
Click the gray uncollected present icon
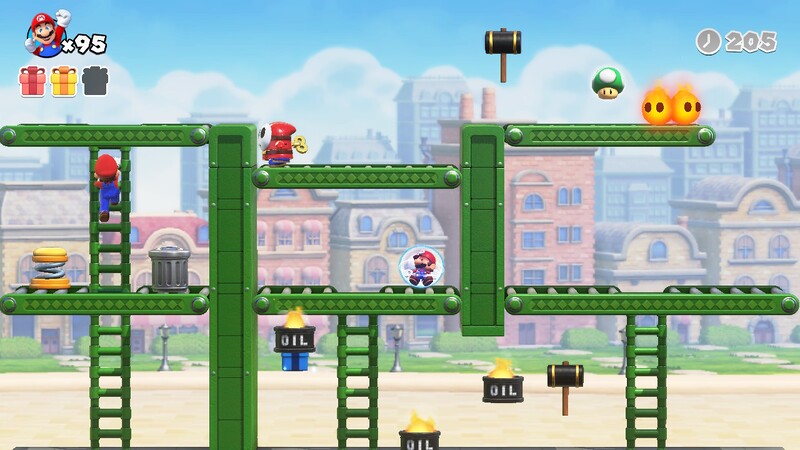click(x=95, y=80)
